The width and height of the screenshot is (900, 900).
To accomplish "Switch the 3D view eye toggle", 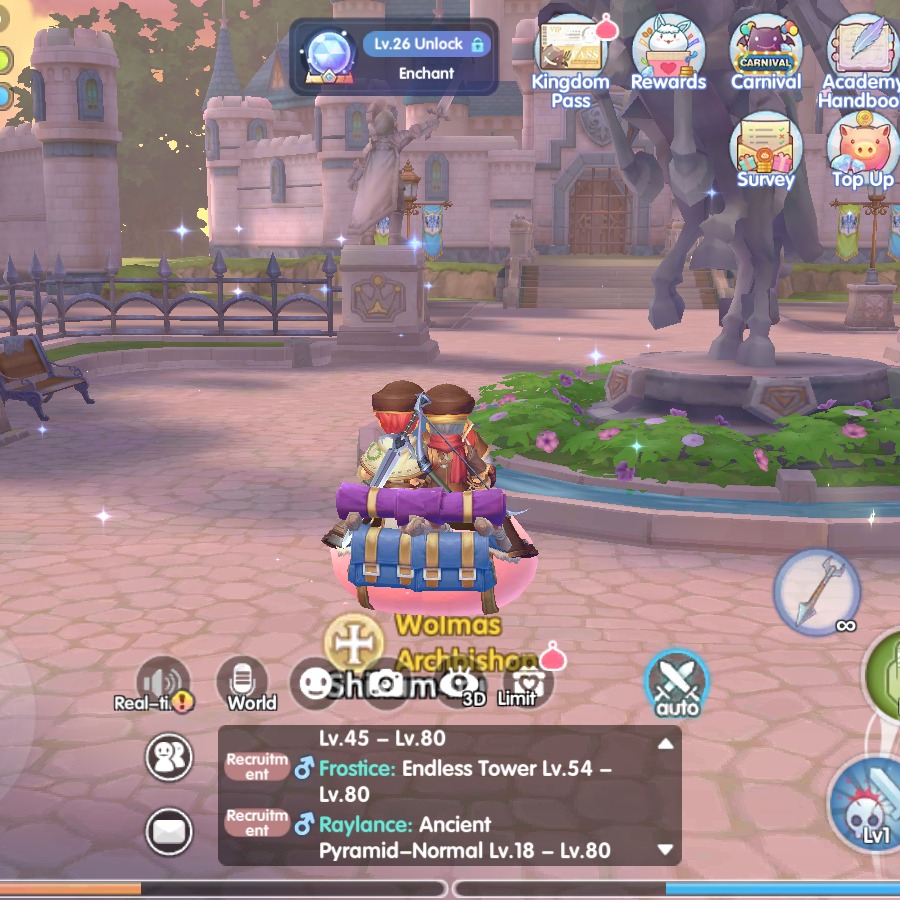I will [460, 683].
